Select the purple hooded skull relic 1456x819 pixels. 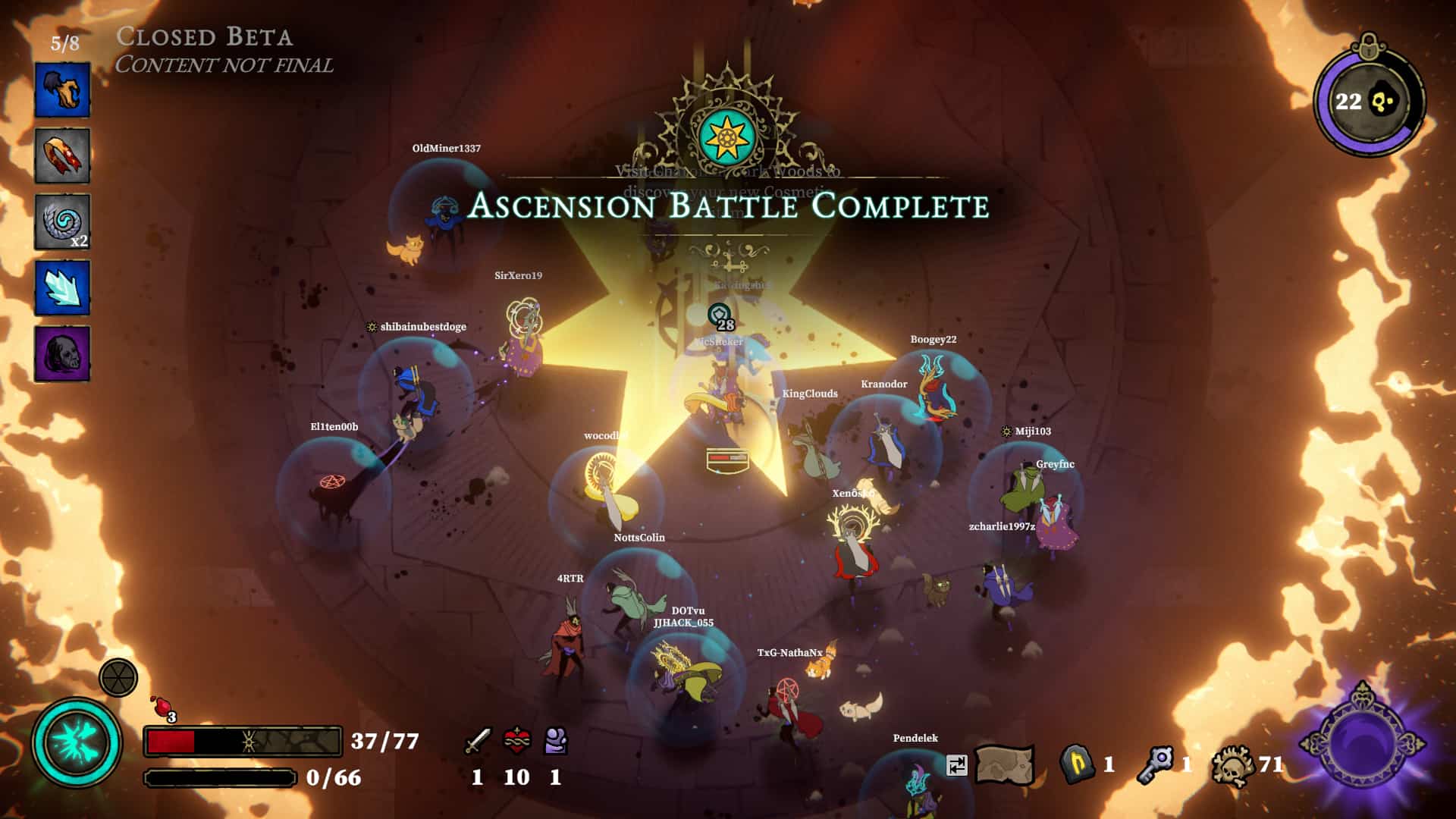tap(62, 353)
